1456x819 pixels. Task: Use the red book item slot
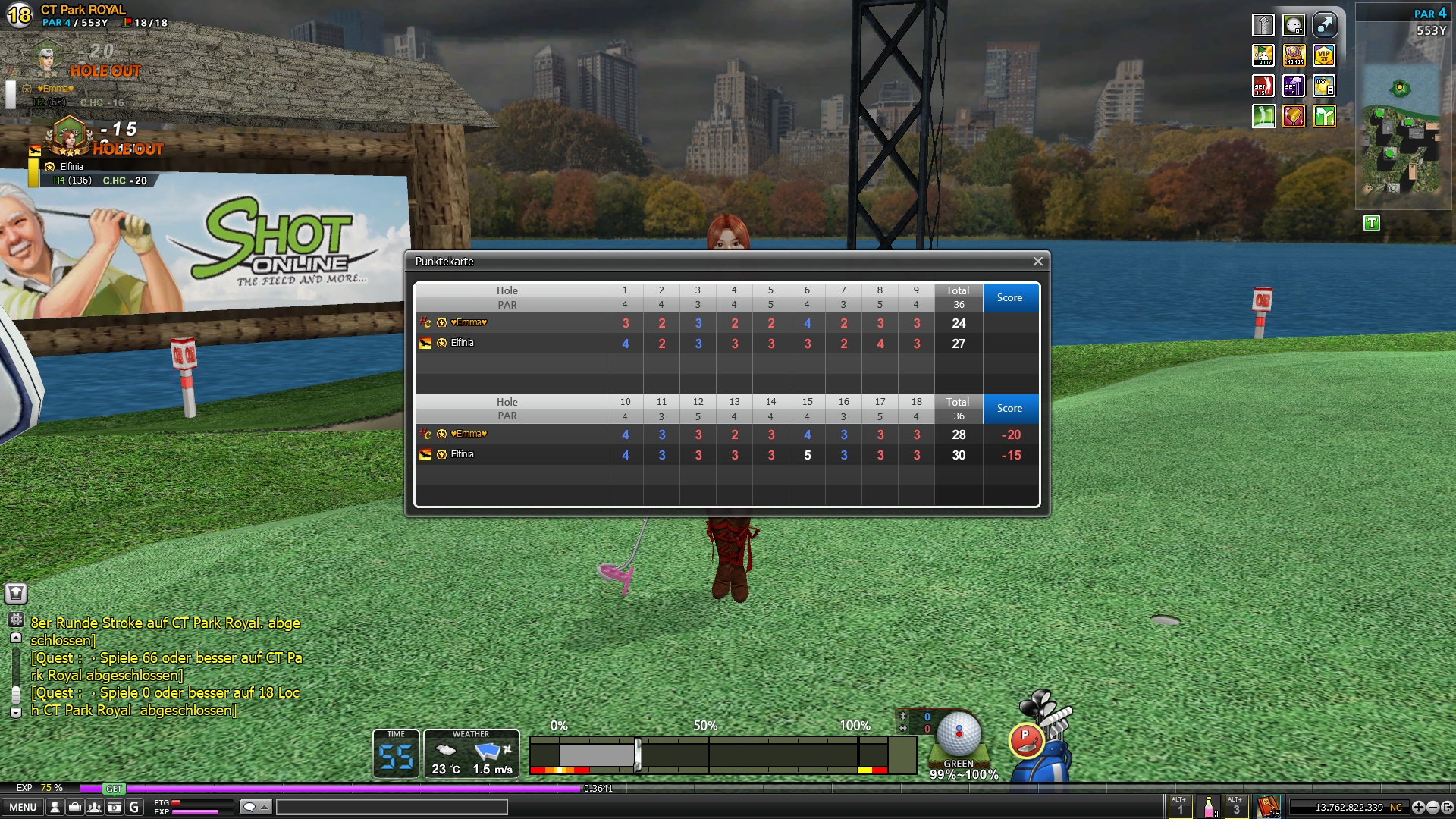pyautogui.click(x=1268, y=806)
